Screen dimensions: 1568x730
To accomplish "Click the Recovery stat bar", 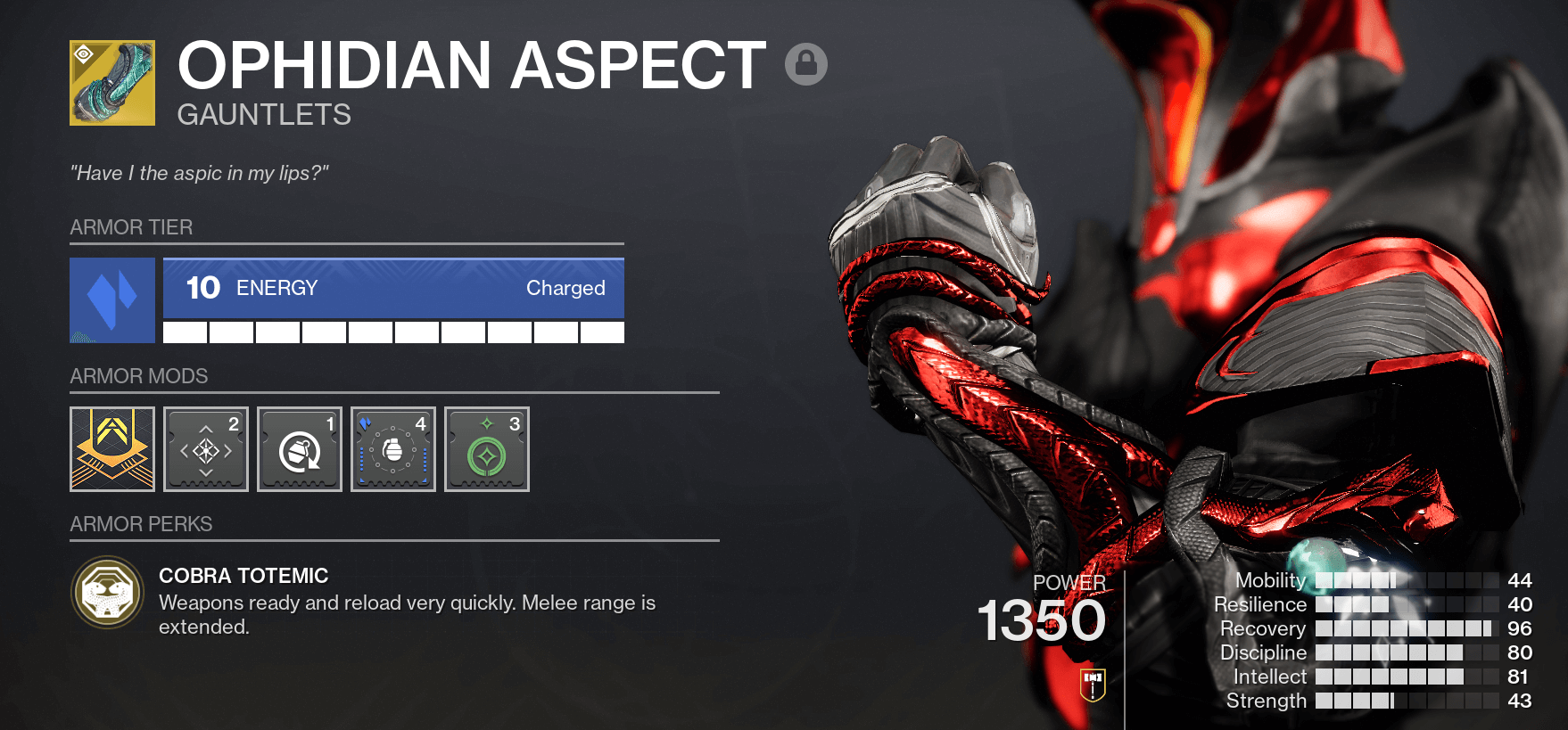I will 1409,628.
